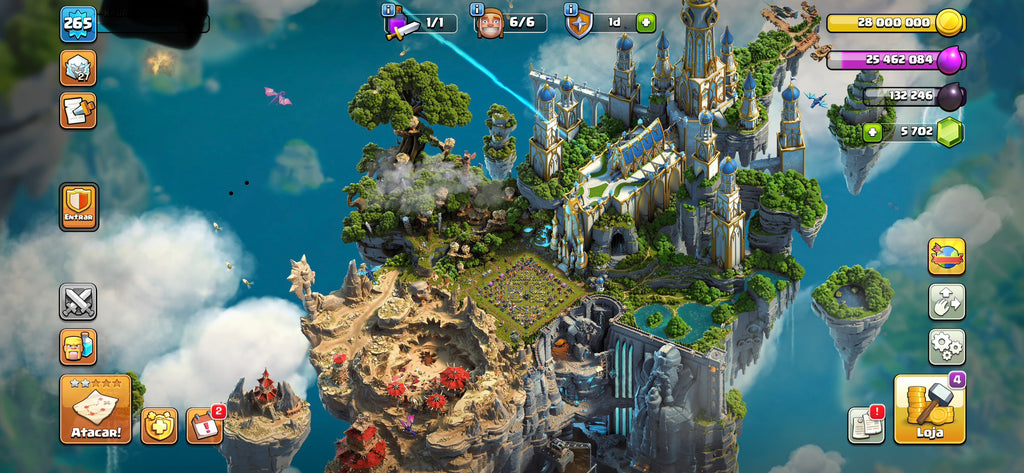1024x473 pixels.
Task: Open the news notes with red alert
Action: point(866,425)
